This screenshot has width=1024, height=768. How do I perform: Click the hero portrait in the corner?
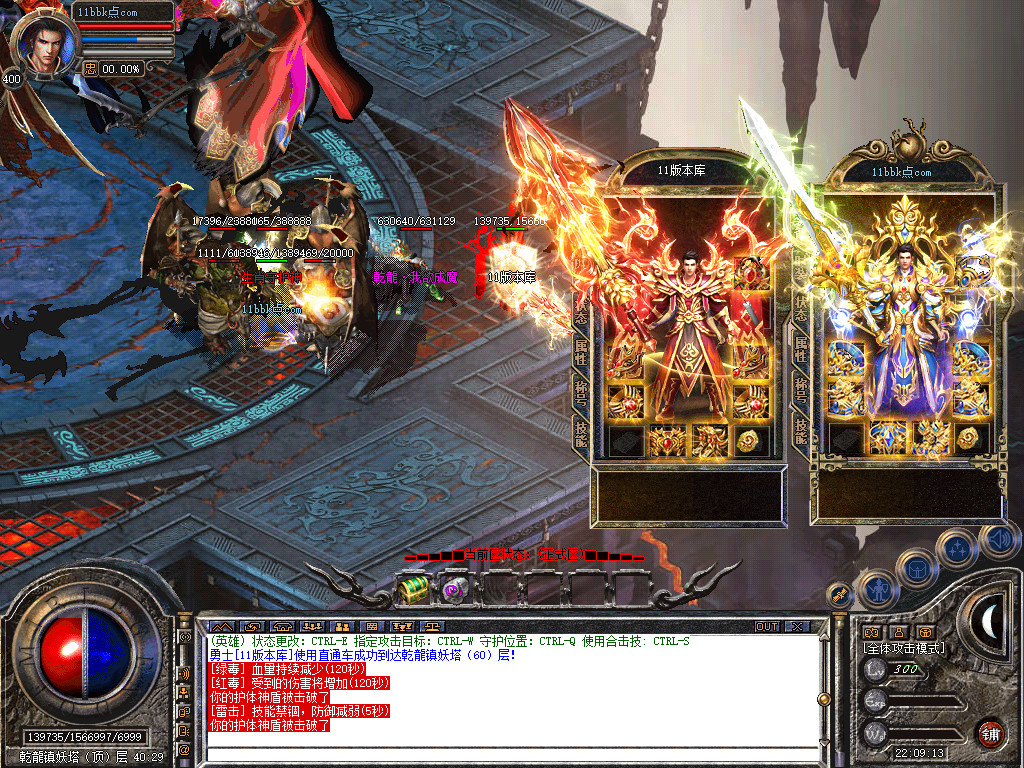tap(43, 46)
